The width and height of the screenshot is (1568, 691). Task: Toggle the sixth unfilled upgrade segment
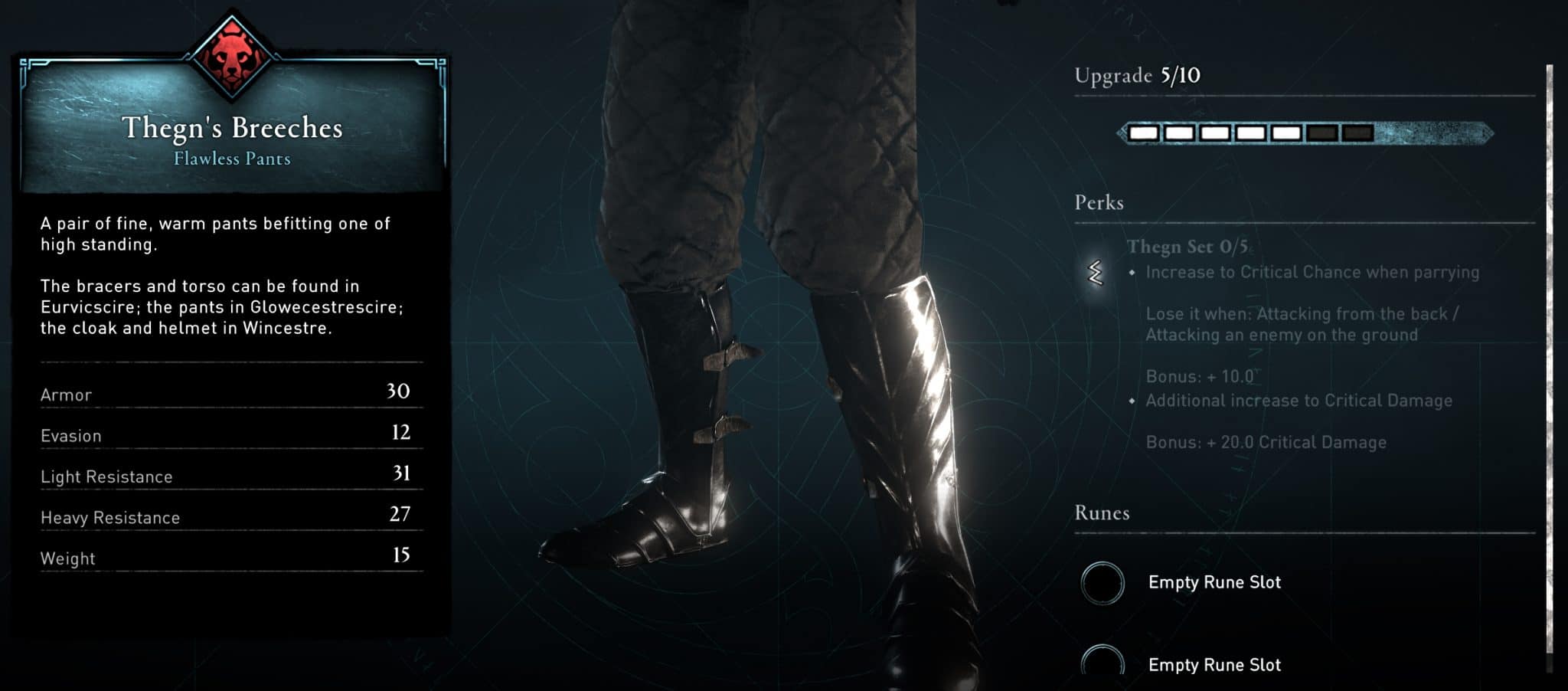pos(1323,132)
